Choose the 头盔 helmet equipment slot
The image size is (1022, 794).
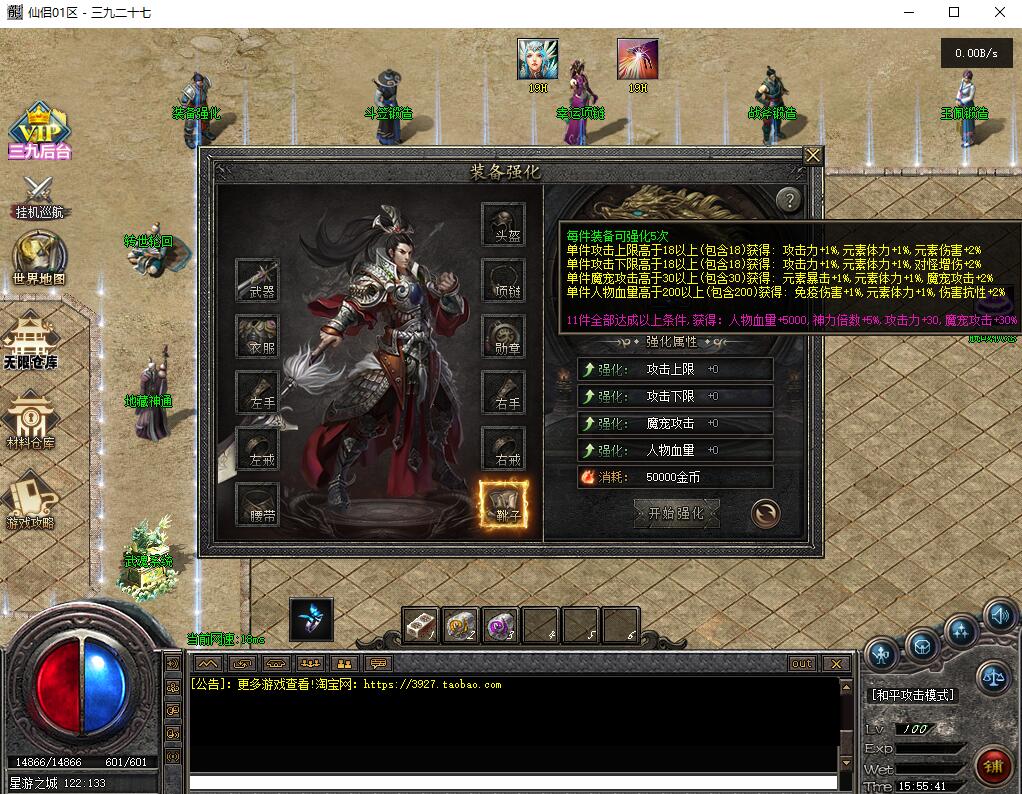coord(503,225)
